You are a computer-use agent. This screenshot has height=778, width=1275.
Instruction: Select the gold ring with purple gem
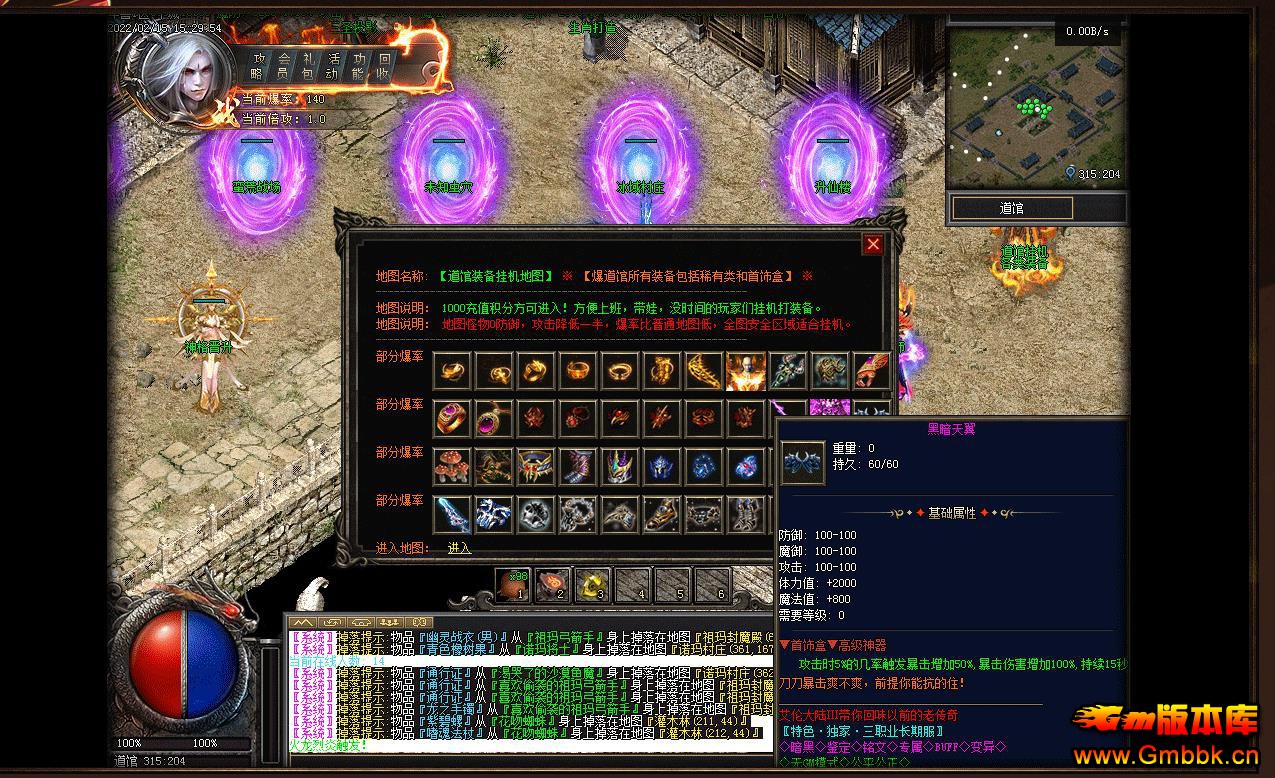pos(452,419)
